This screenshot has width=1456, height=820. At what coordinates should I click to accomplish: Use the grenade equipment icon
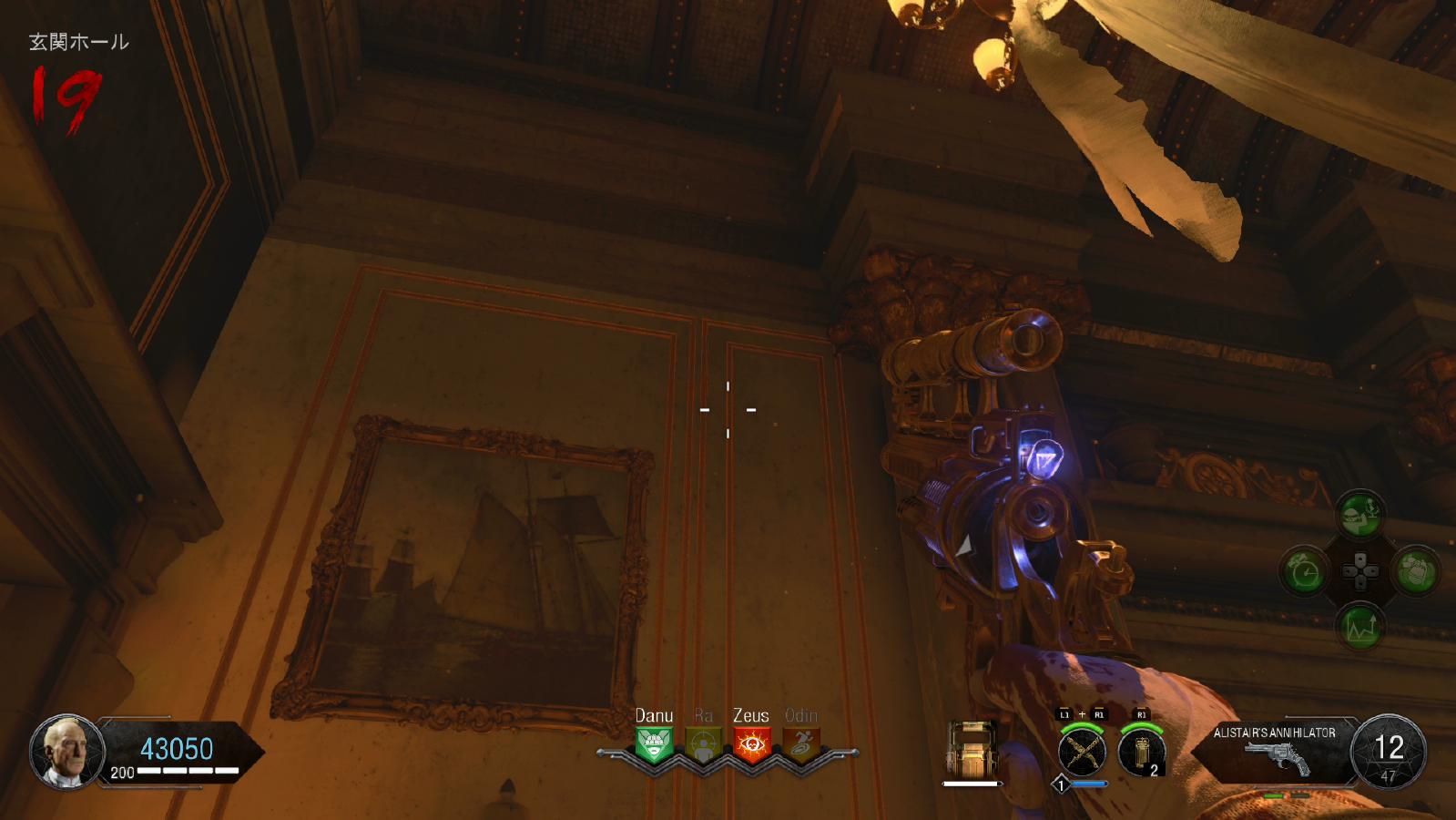pyautogui.click(x=1142, y=753)
